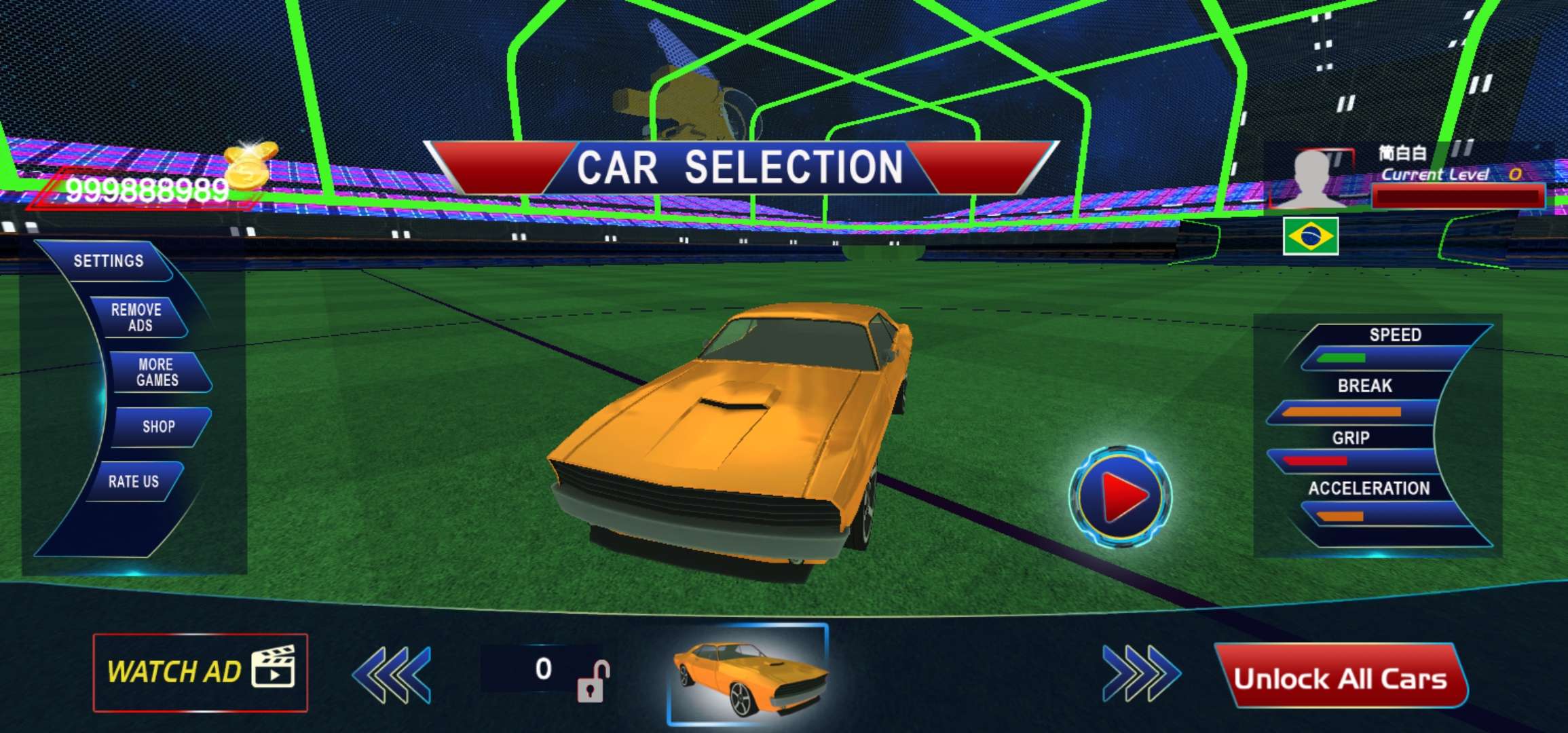Go to the Shop

tap(159, 427)
